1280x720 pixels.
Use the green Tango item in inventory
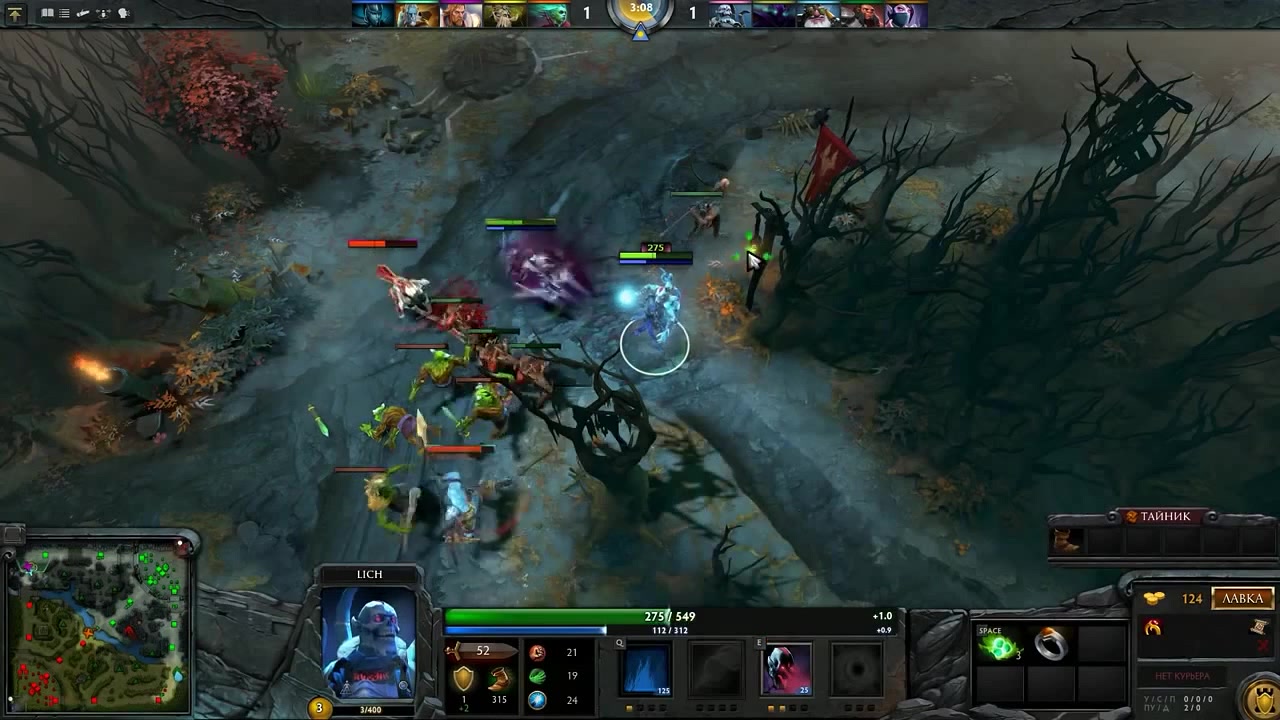click(999, 648)
